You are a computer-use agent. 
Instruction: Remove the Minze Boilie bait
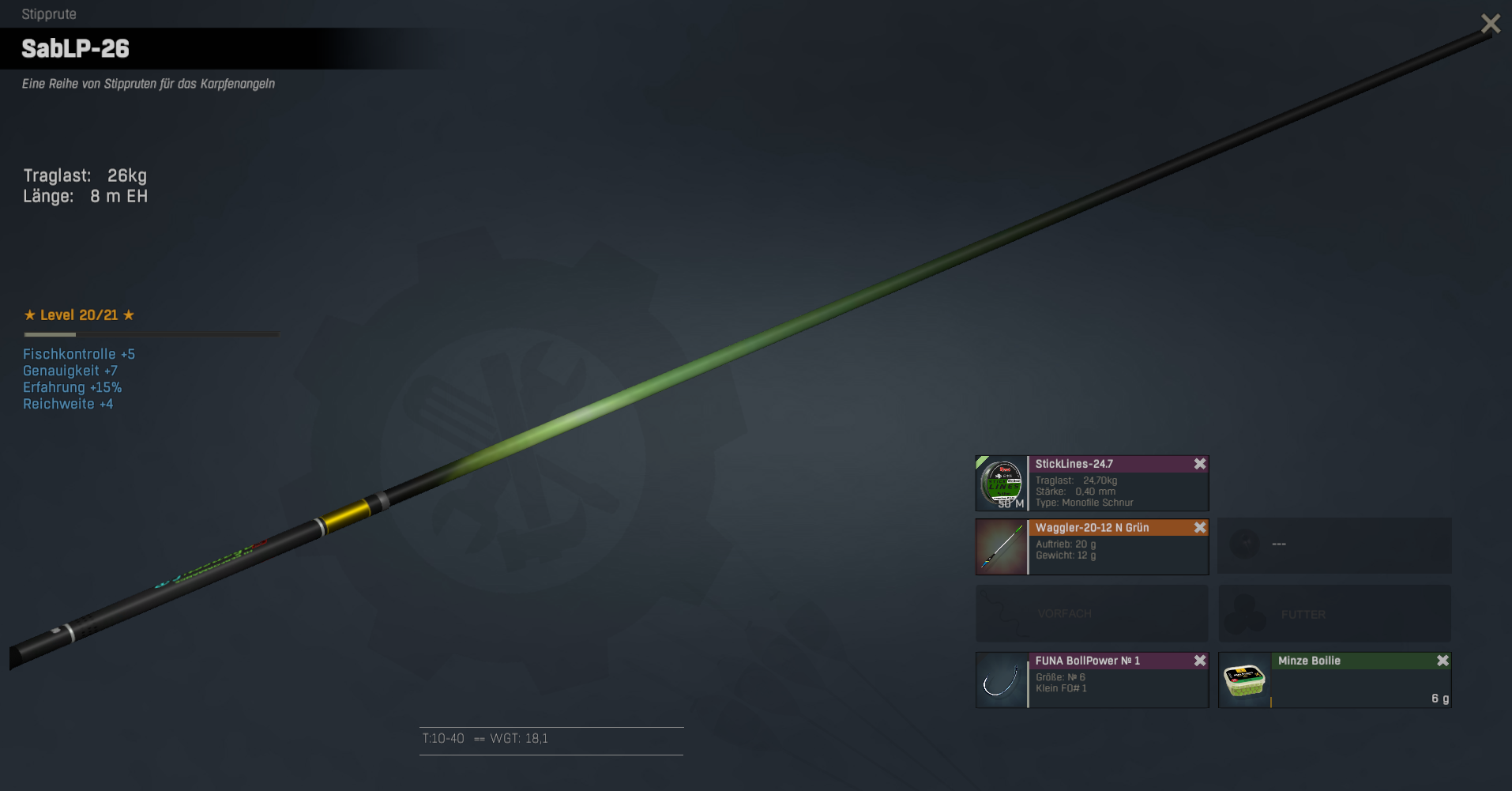1442,661
